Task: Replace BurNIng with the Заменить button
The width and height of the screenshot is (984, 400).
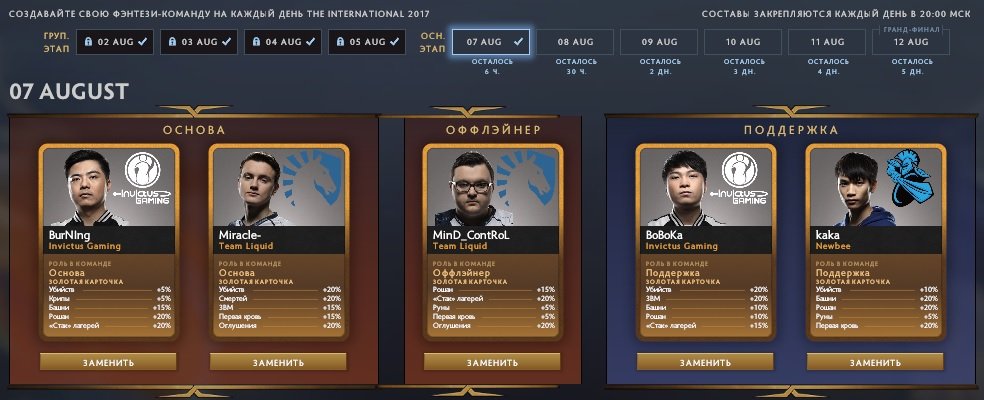Action: point(108,362)
